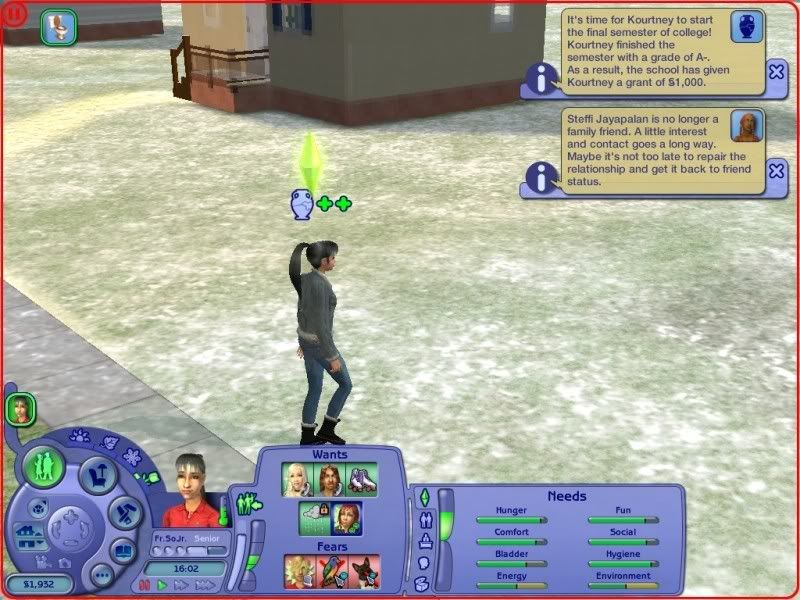Close the college grant notification
Viewport: 800px width, 600px height.
(777, 72)
